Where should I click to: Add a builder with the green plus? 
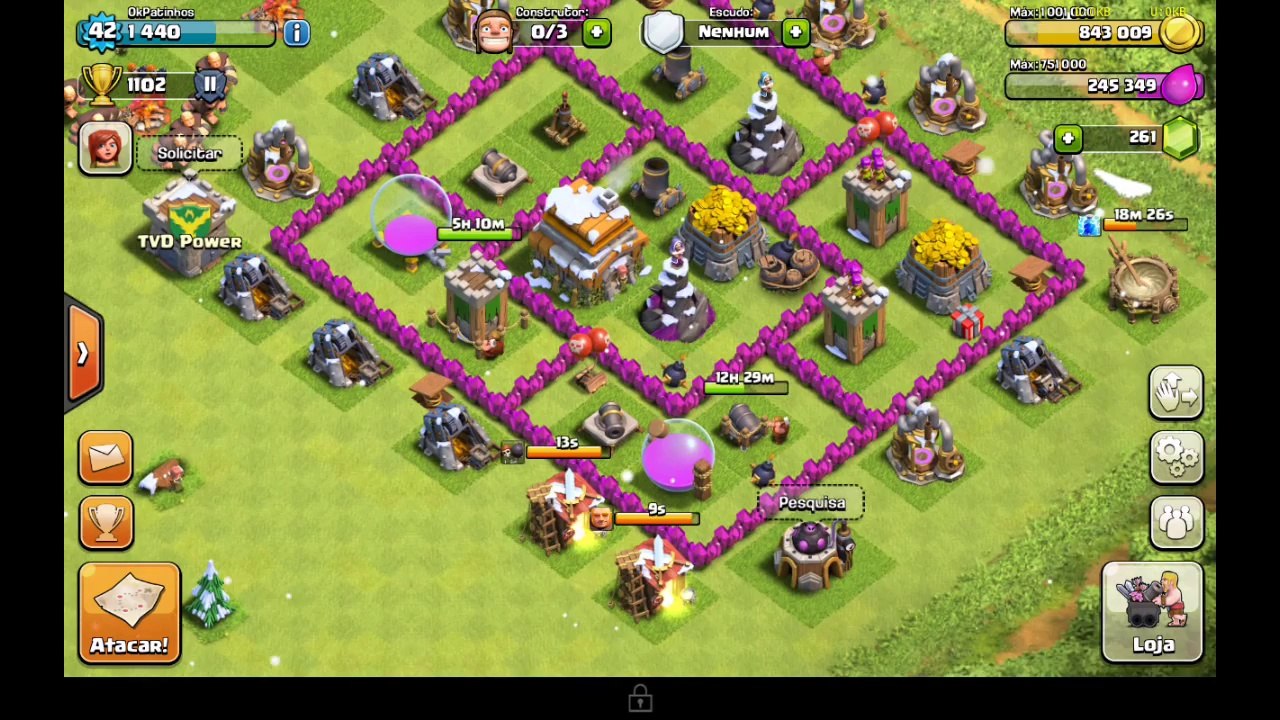(x=596, y=32)
